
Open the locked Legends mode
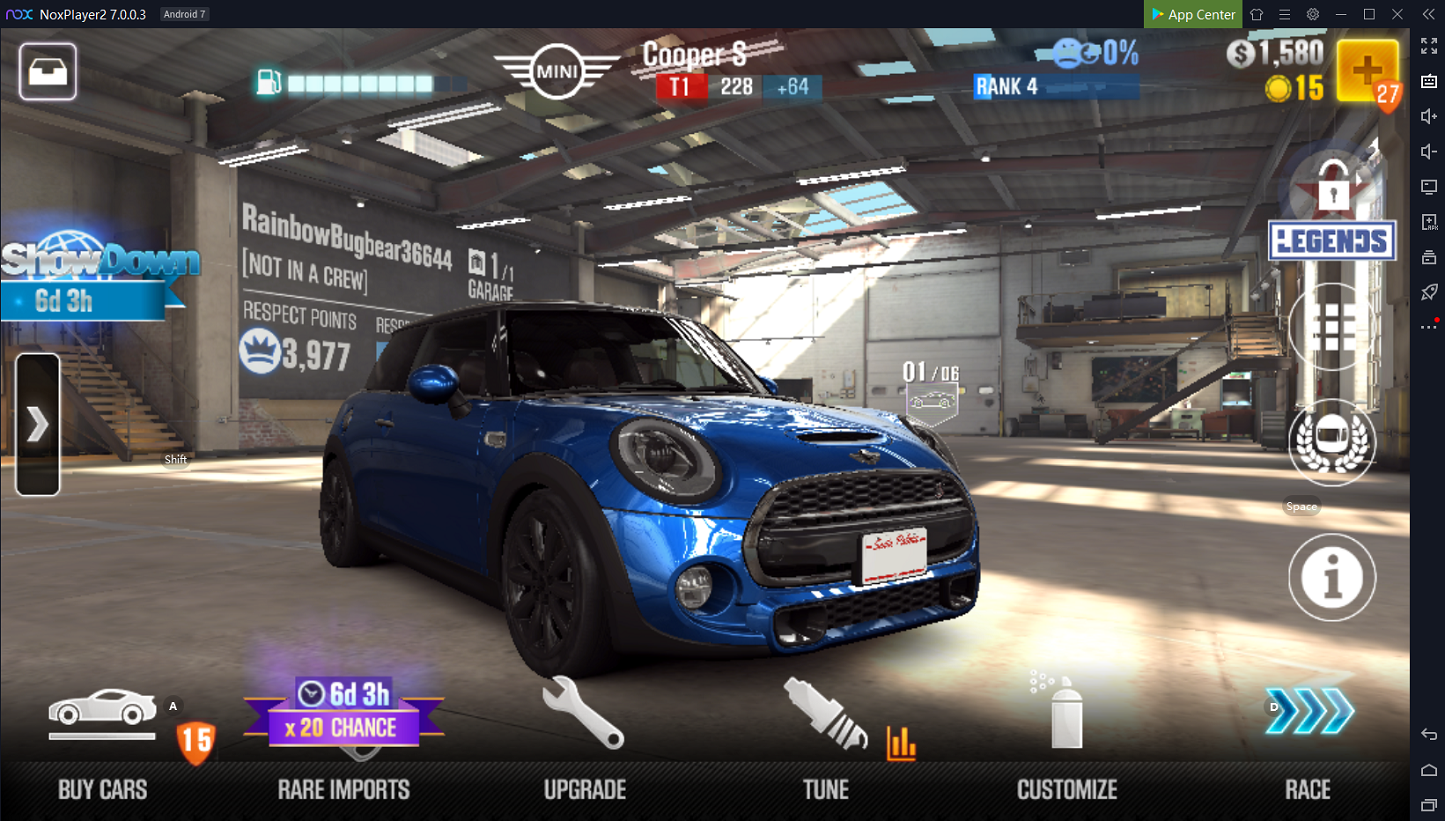click(1332, 215)
